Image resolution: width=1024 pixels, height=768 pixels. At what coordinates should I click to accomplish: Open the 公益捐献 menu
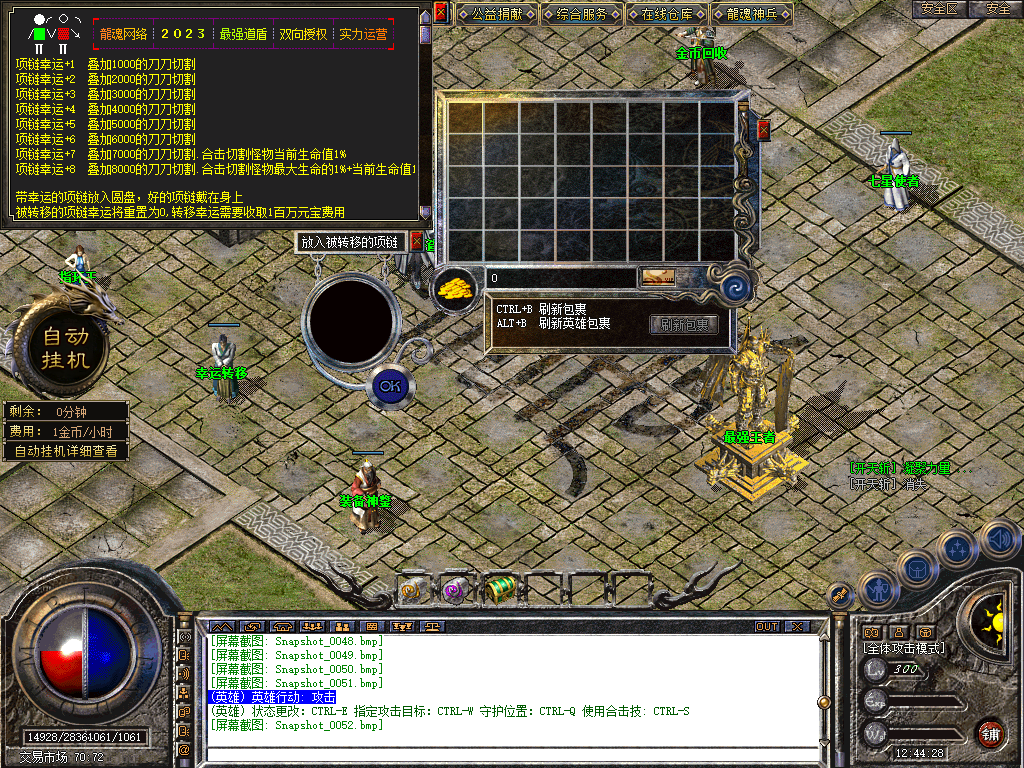coord(497,15)
